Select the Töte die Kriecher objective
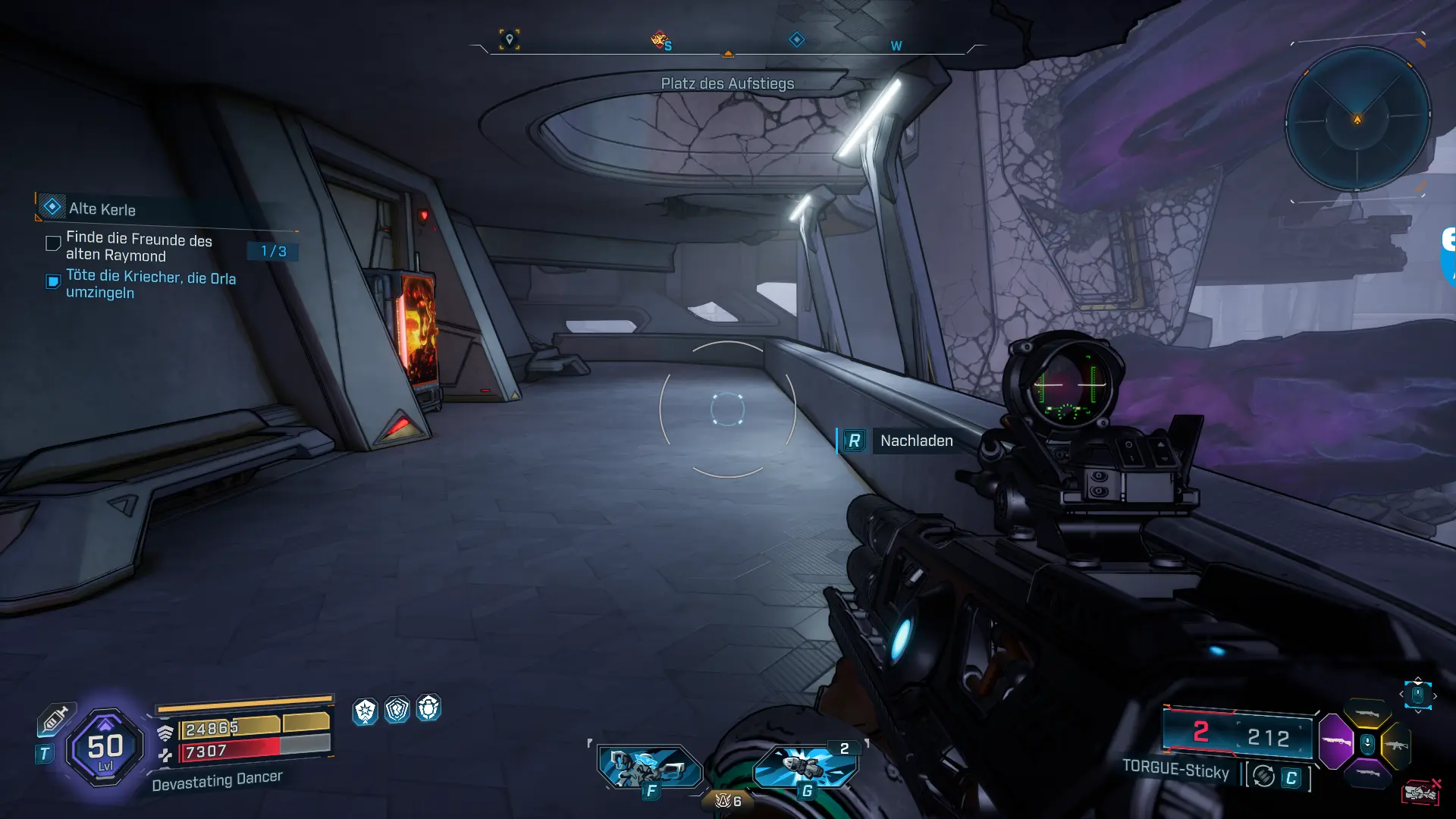The image size is (1456, 819). point(150,284)
